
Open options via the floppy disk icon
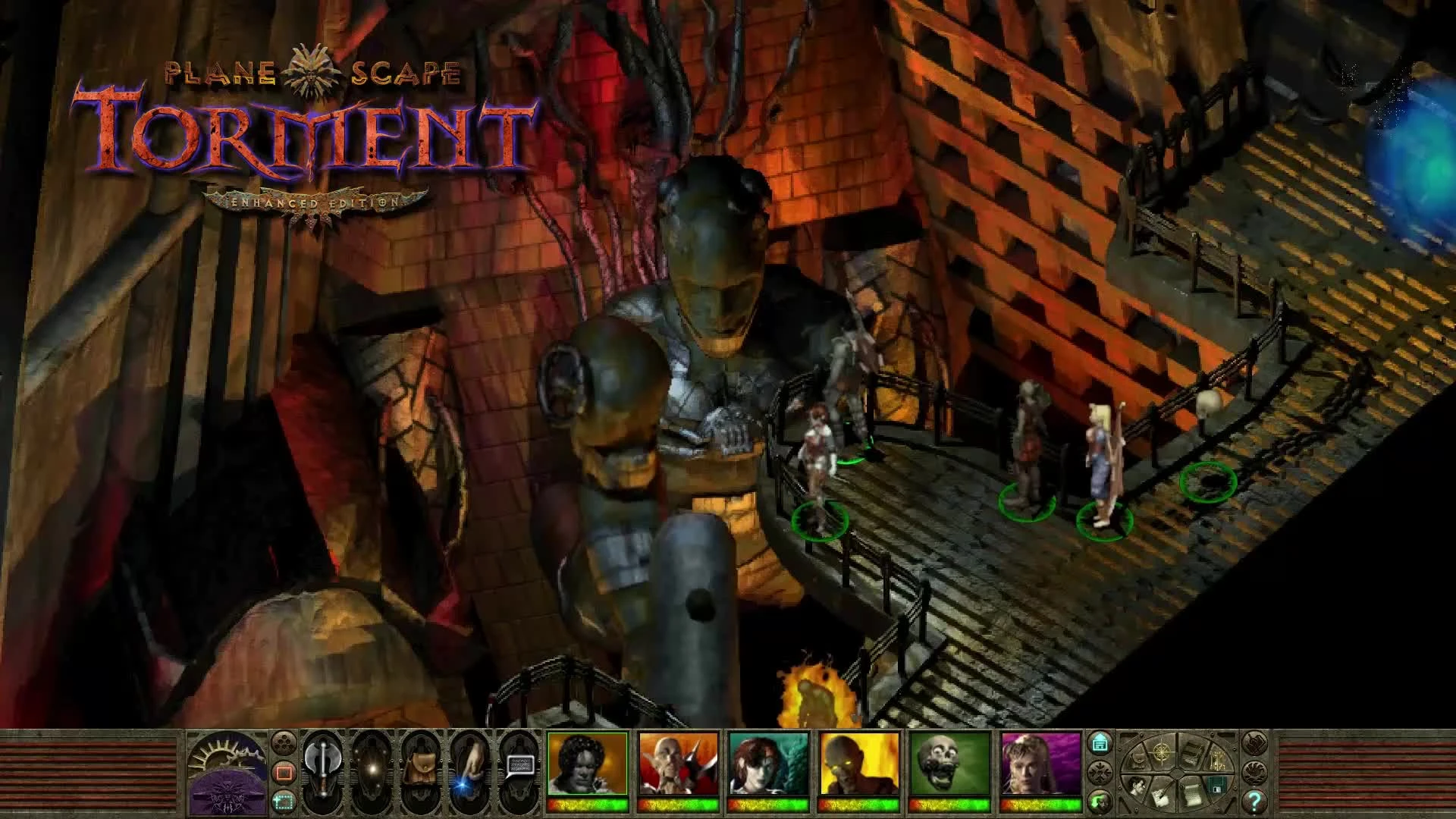pos(1216,785)
